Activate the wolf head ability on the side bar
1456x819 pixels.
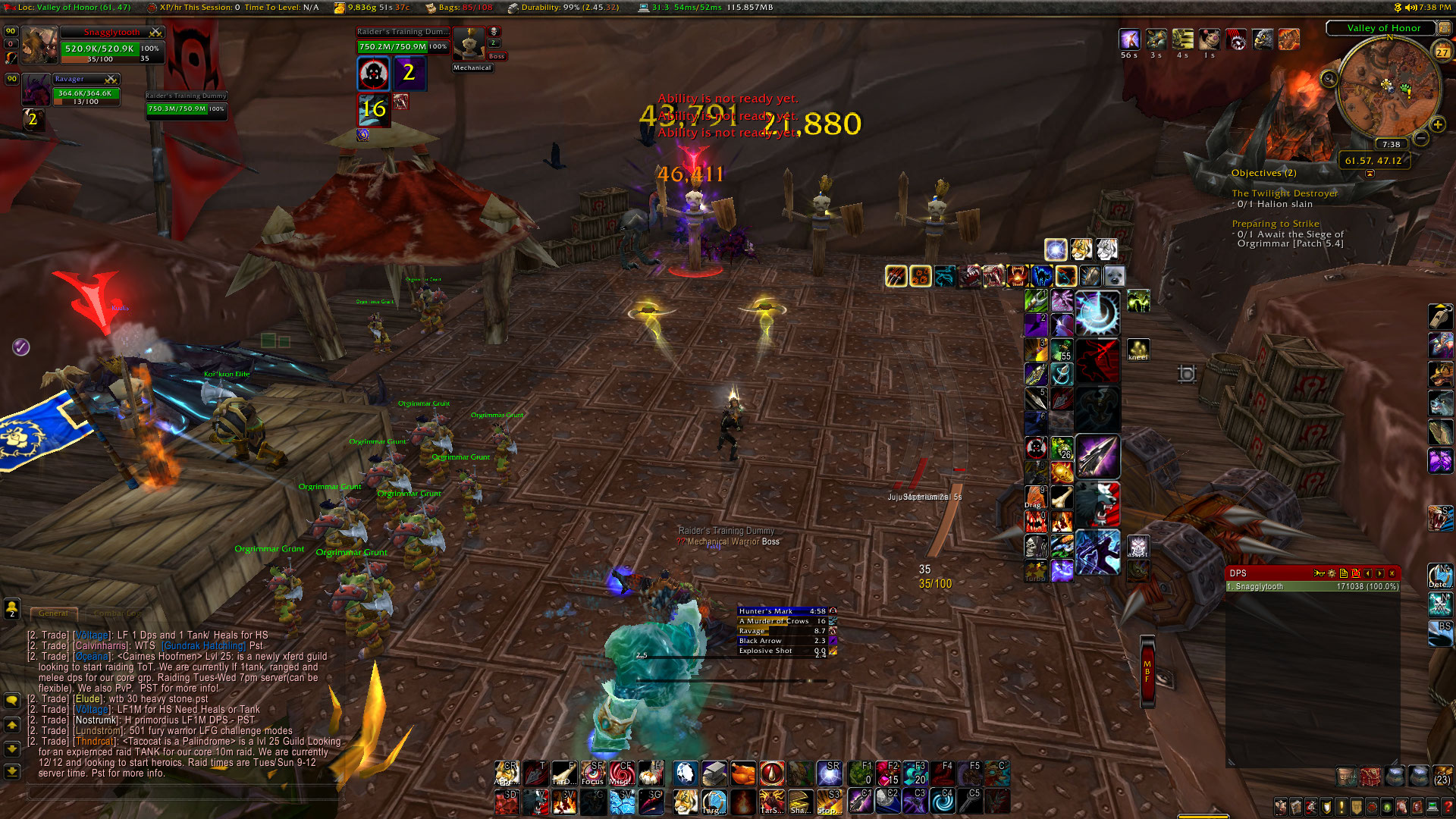[x=1439, y=403]
